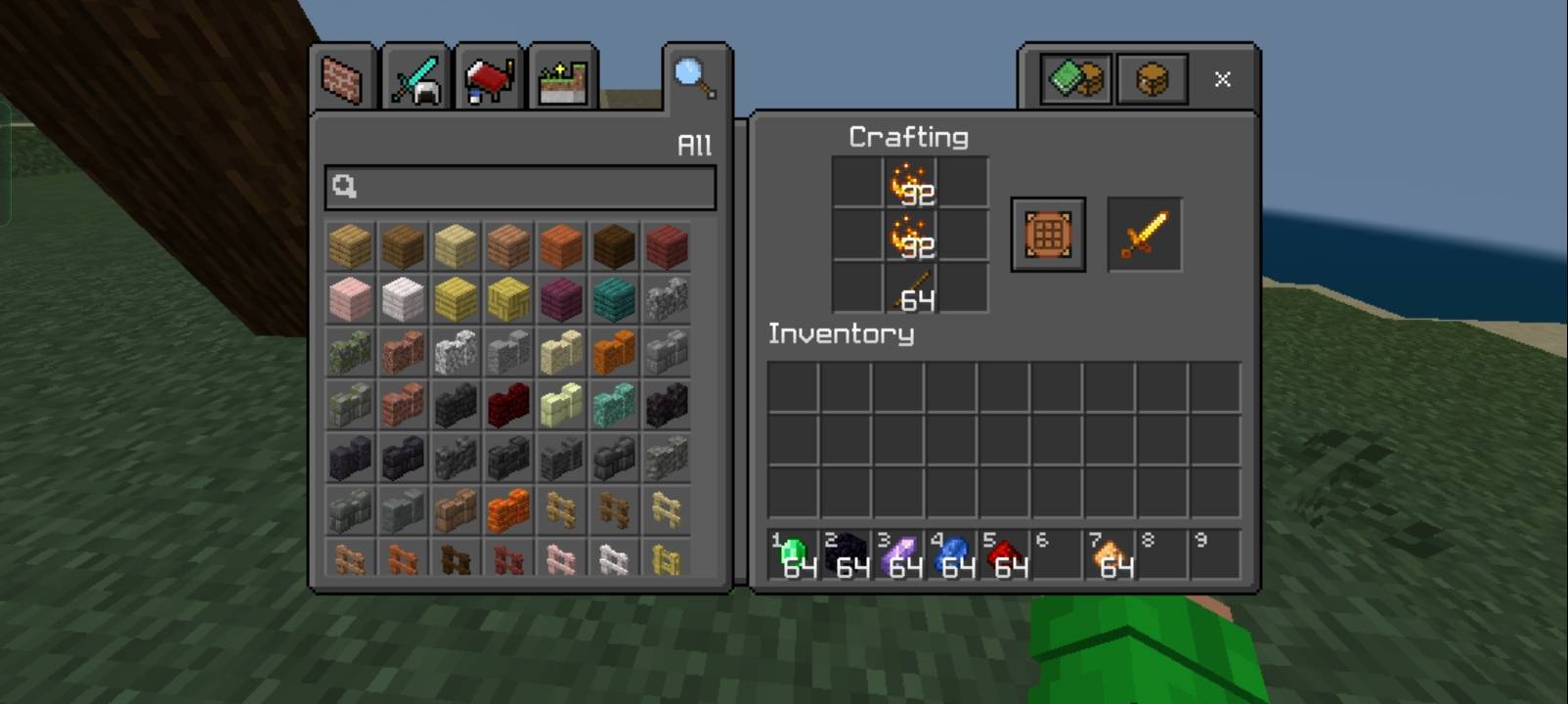Viewport: 1568px width, 704px height.
Task: Toggle the barrel crafting filter button
Action: [x=1152, y=78]
